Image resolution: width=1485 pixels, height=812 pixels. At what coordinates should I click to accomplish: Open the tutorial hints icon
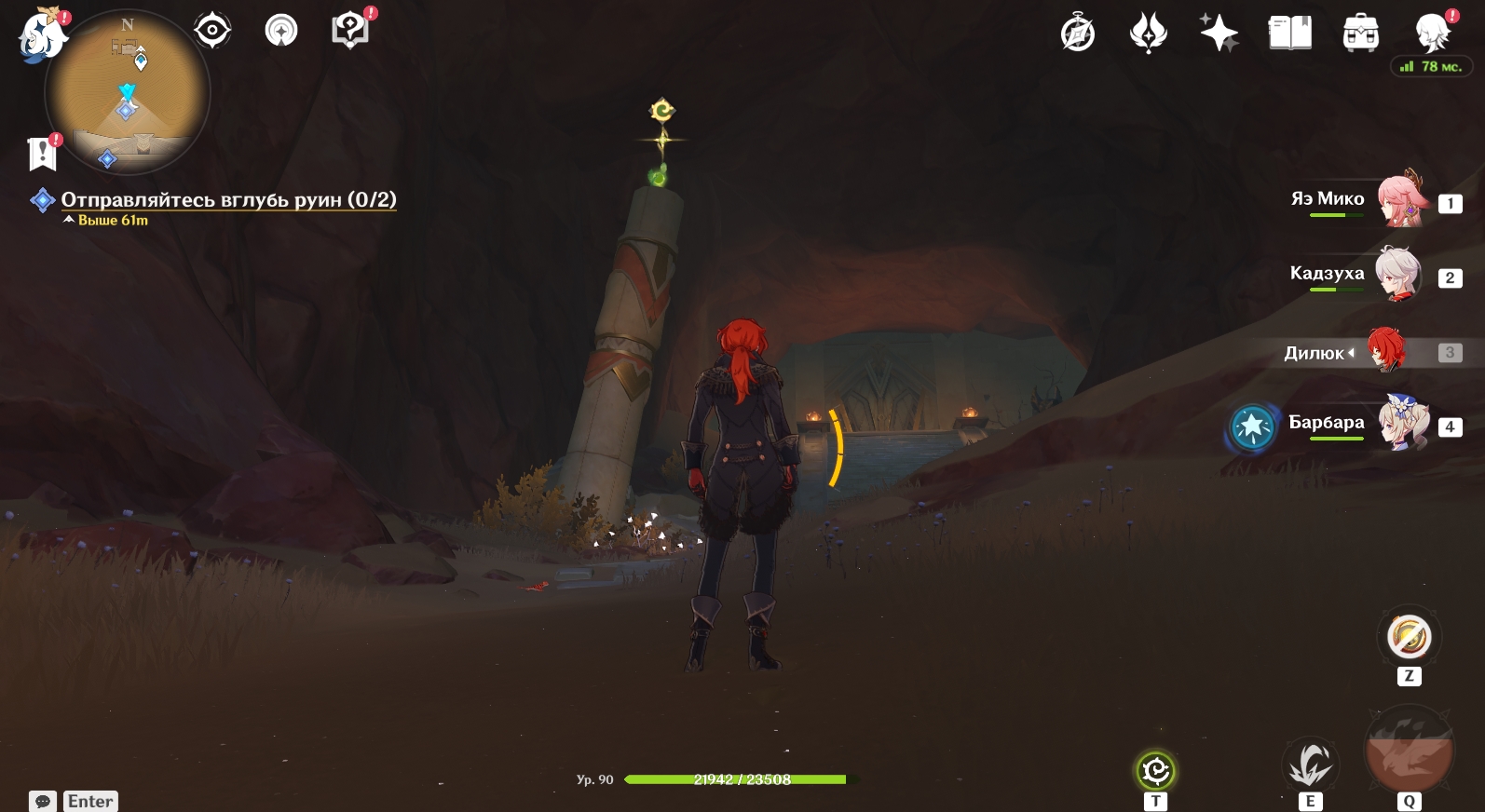[350, 31]
